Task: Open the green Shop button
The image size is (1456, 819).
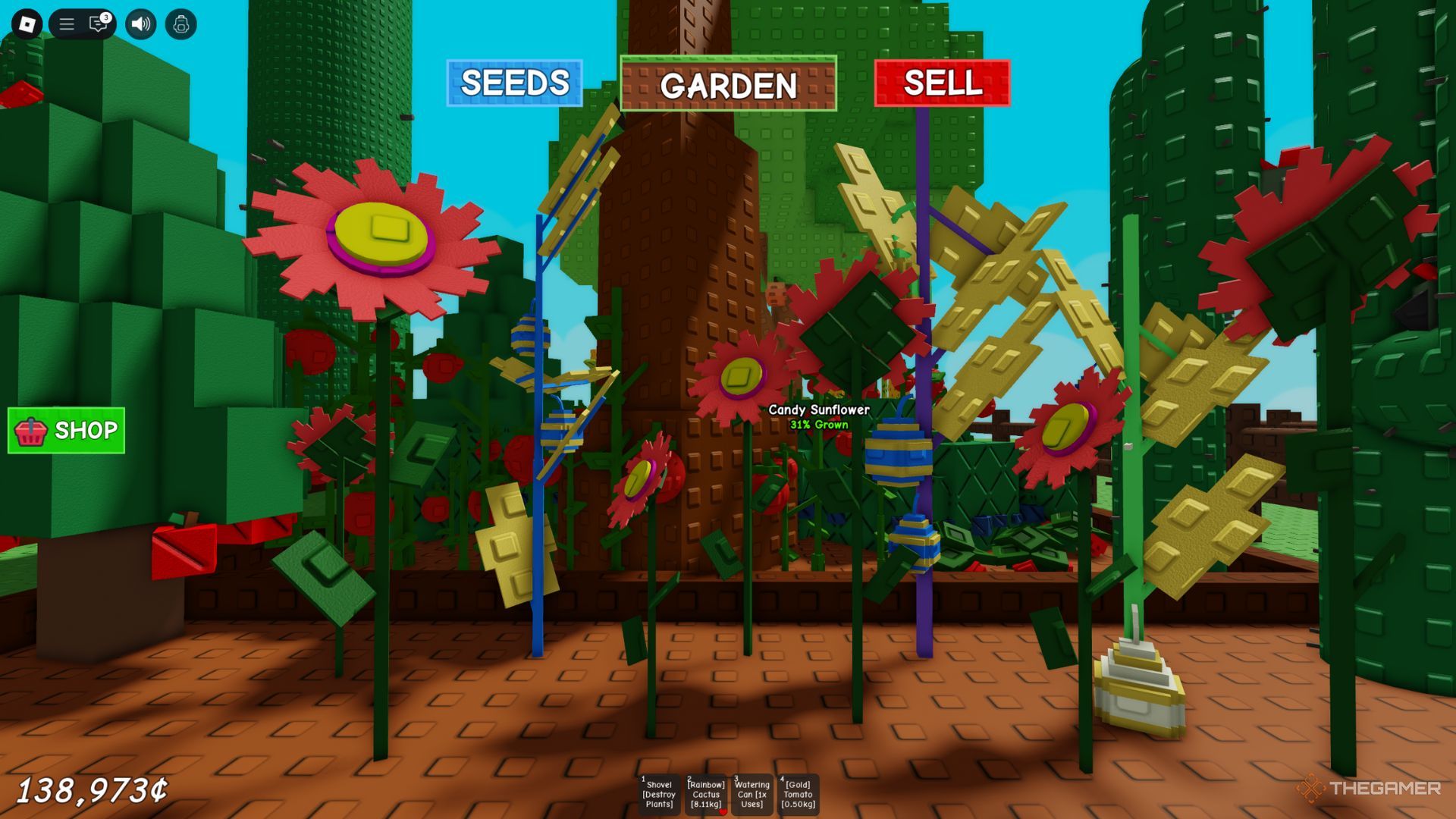Action: 66,431
